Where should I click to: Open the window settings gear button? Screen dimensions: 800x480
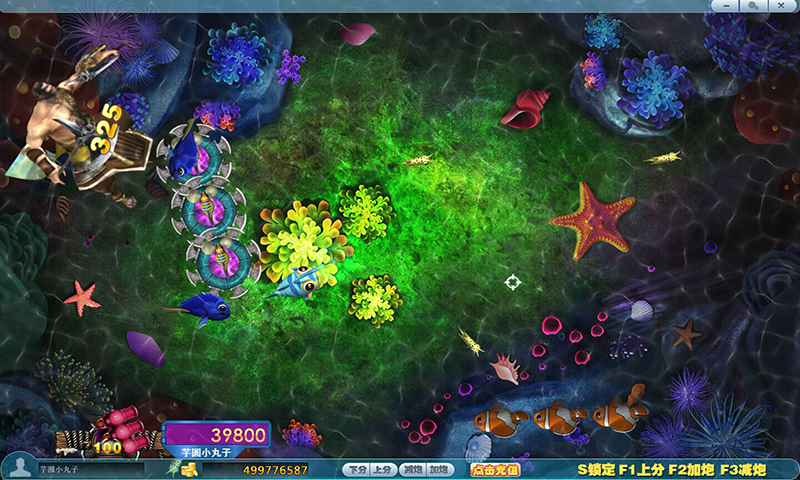752,5
